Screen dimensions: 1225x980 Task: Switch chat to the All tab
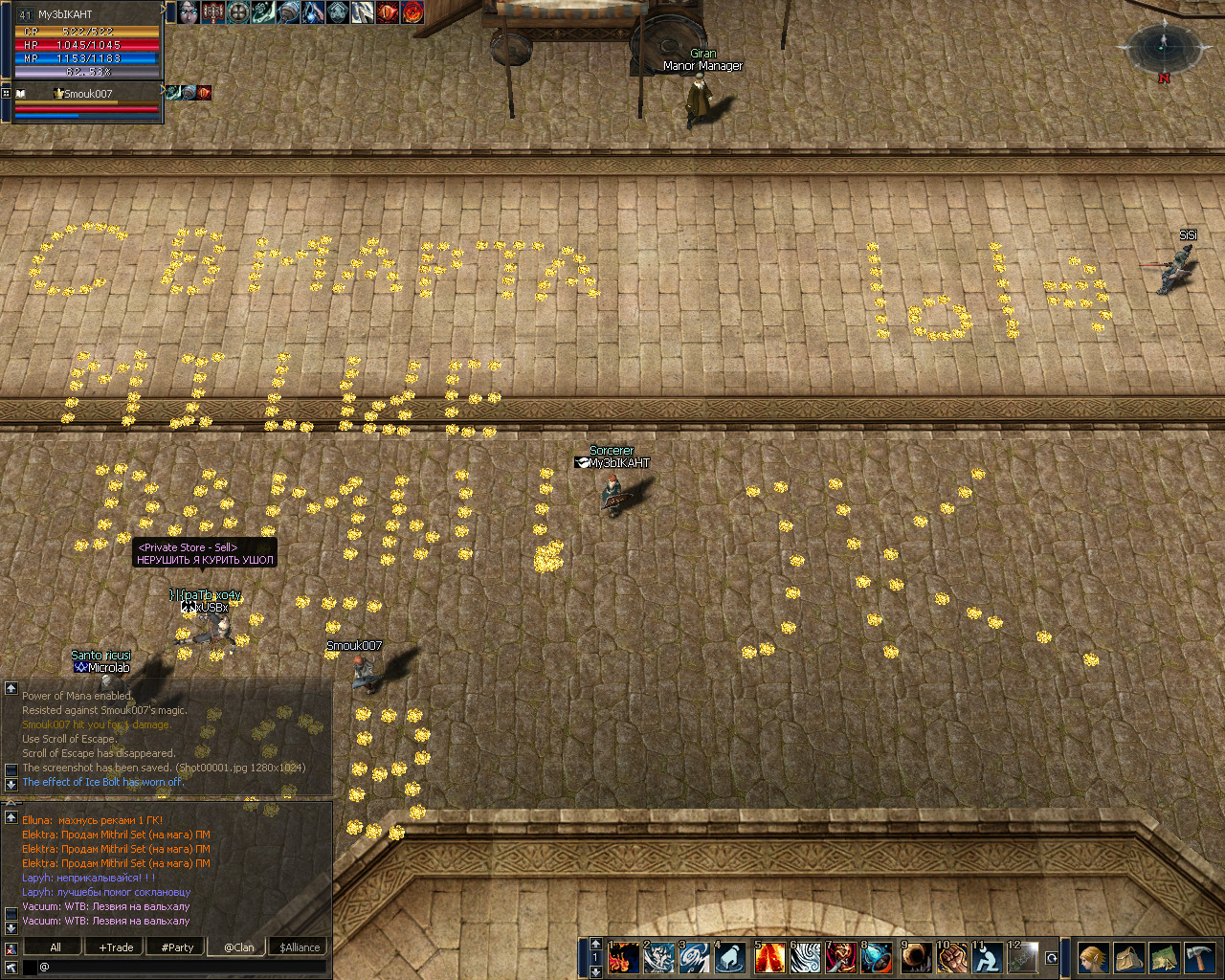coord(56,947)
